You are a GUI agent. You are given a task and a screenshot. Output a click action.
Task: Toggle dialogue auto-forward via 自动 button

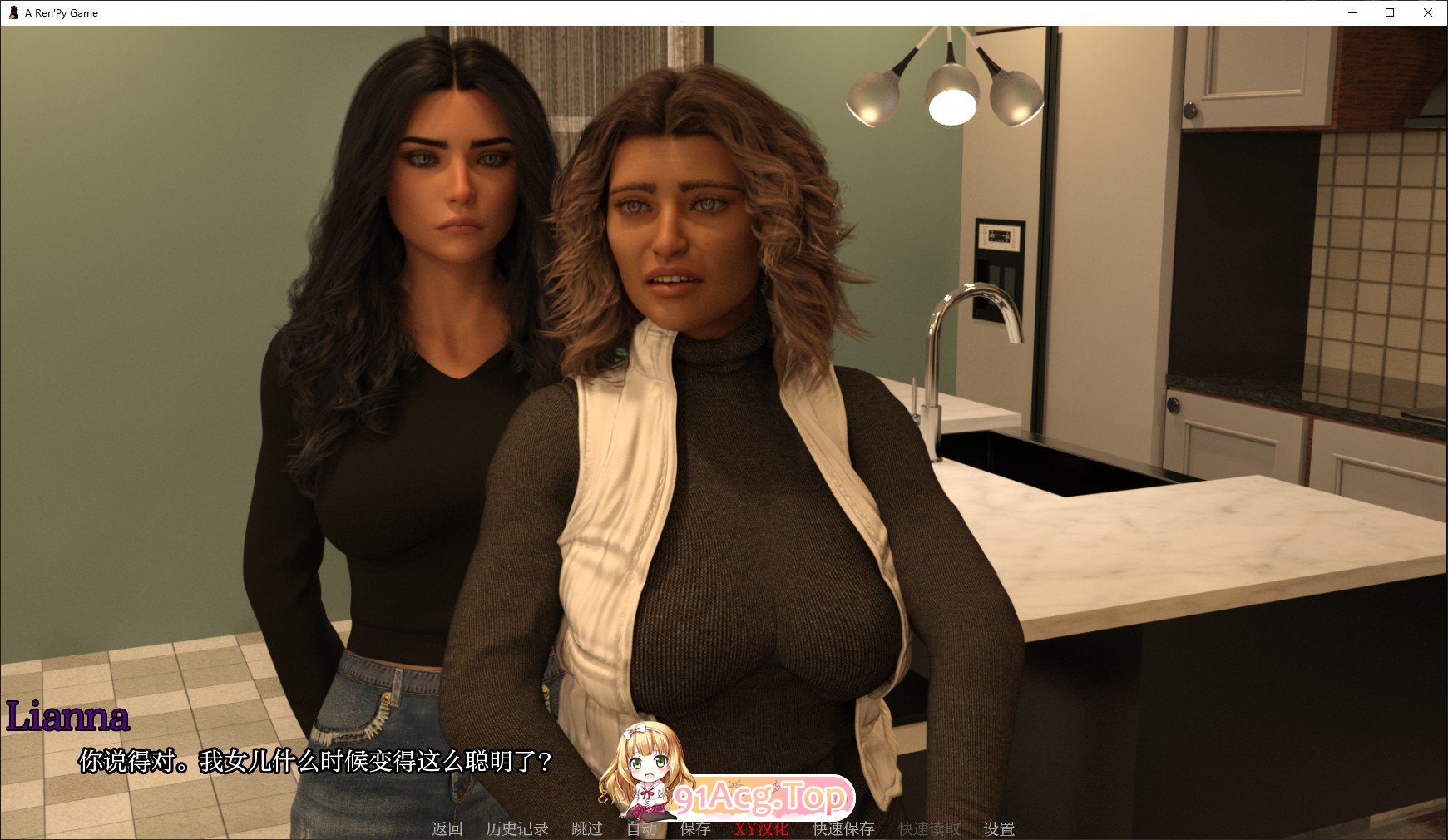(640, 829)
